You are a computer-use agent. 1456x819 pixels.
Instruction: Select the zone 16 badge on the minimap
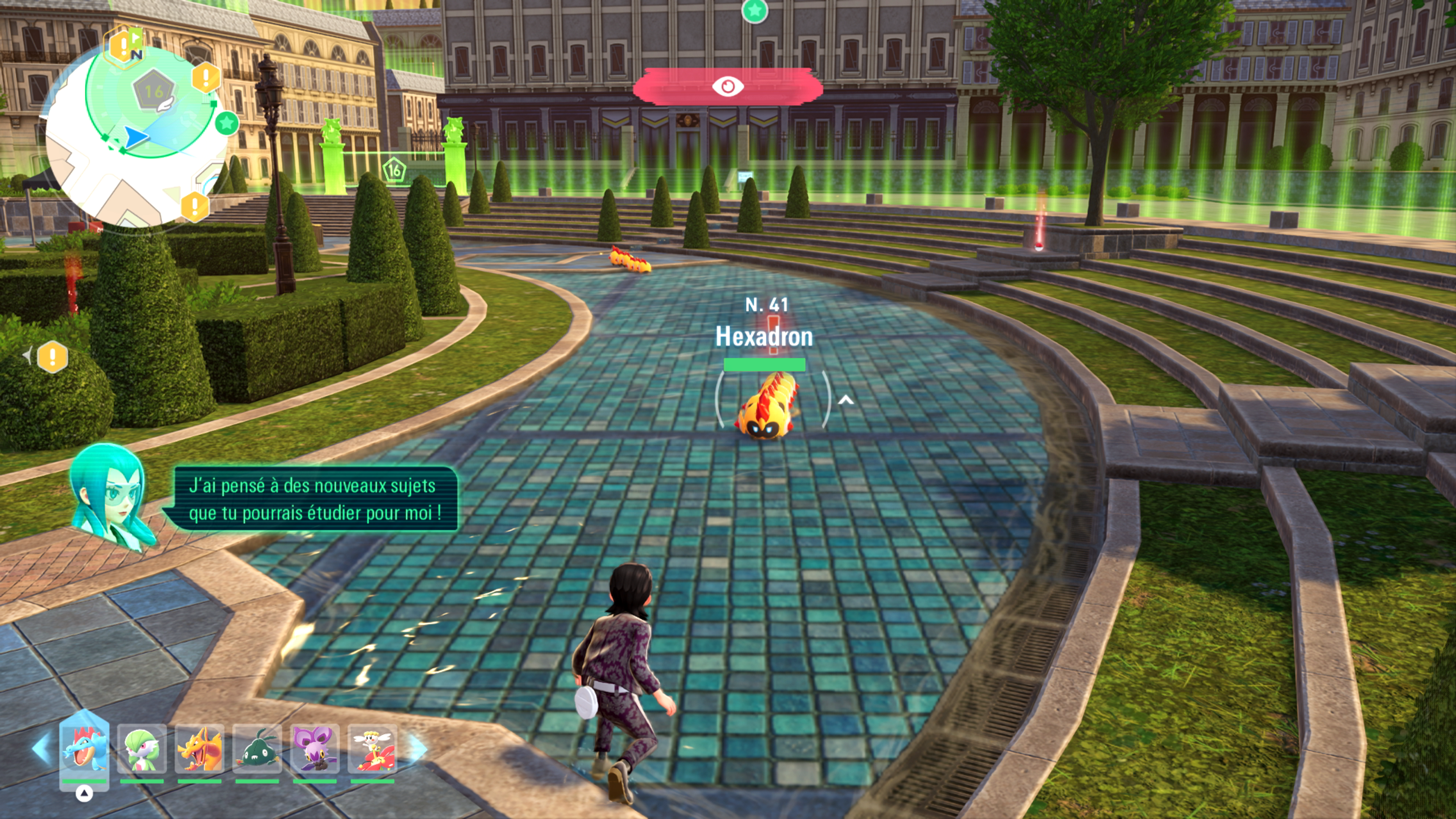[x=154, y=91]
